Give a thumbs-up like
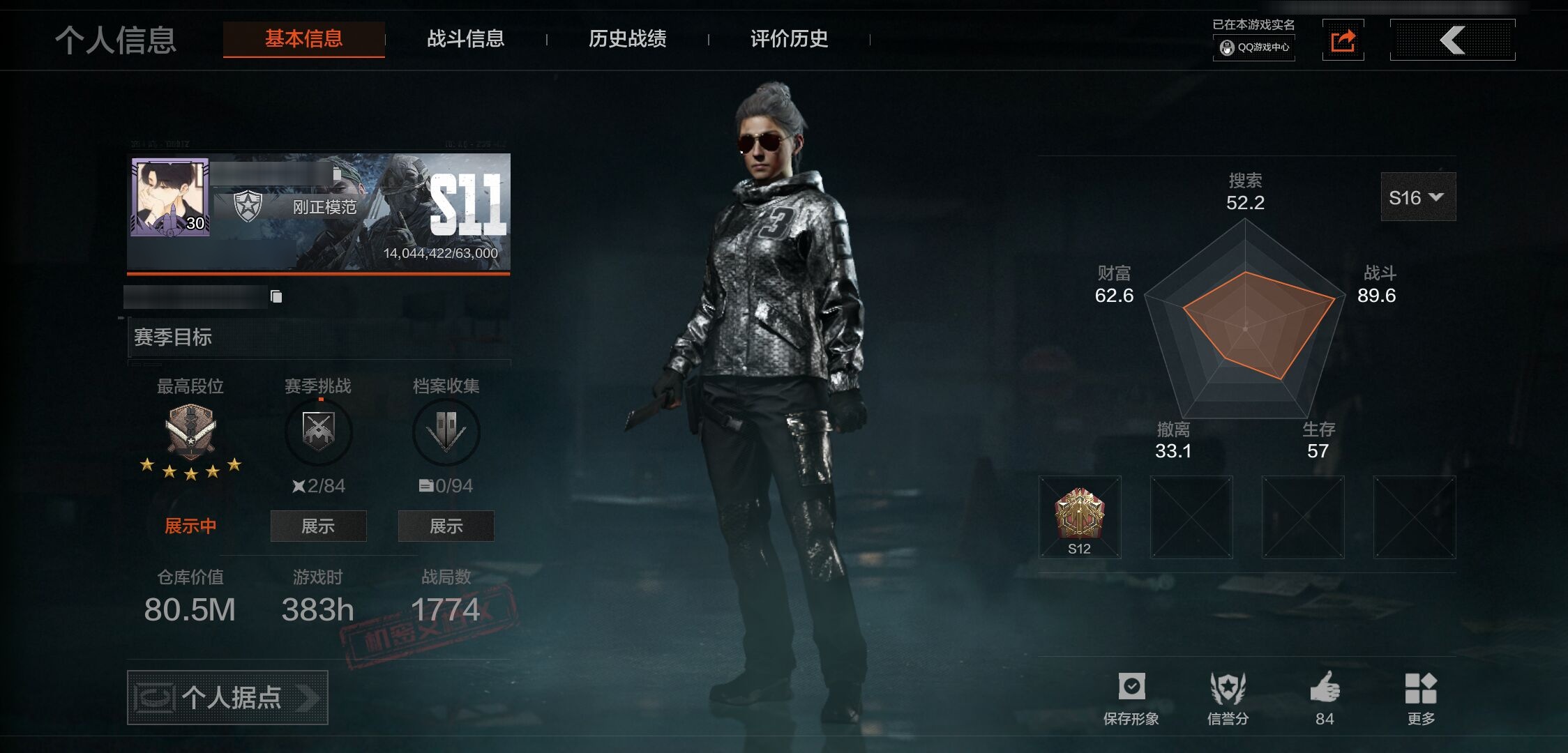 1325,697
